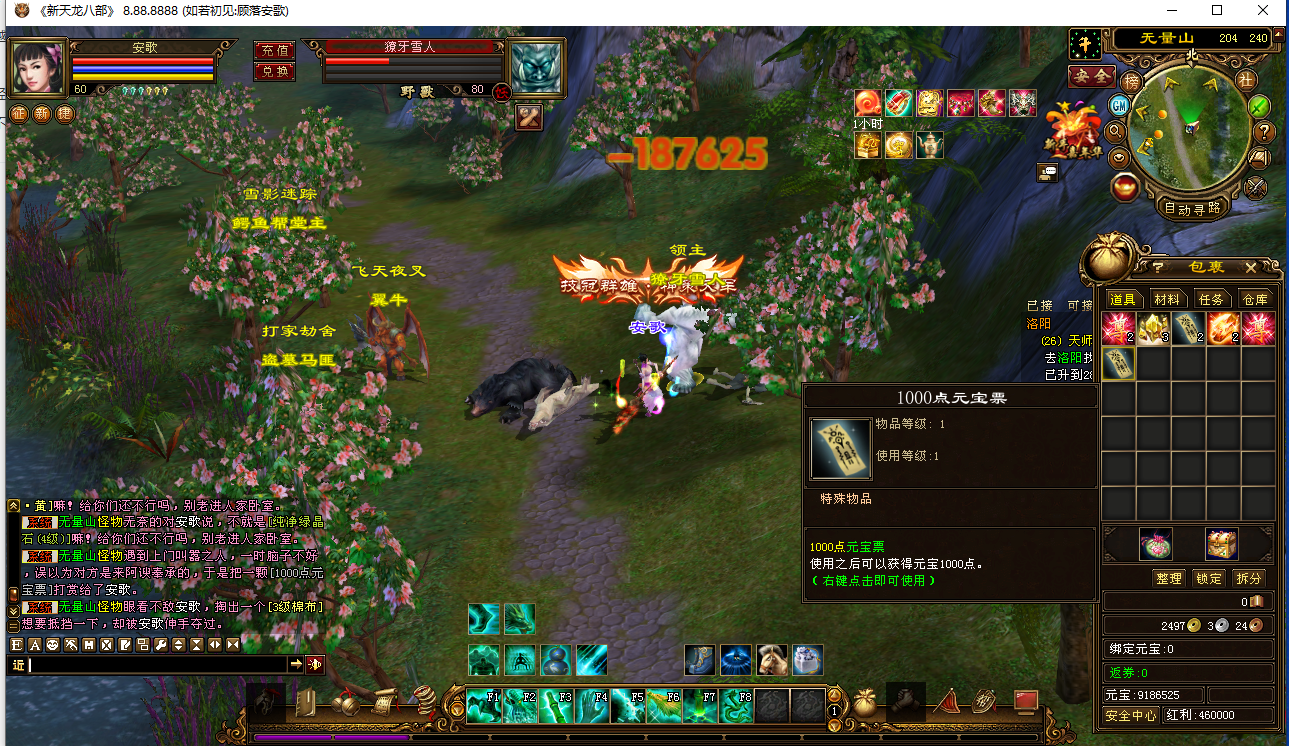The image size is (1289, 746).
Task: Click the blue GM button
Action: (1120, 106)
